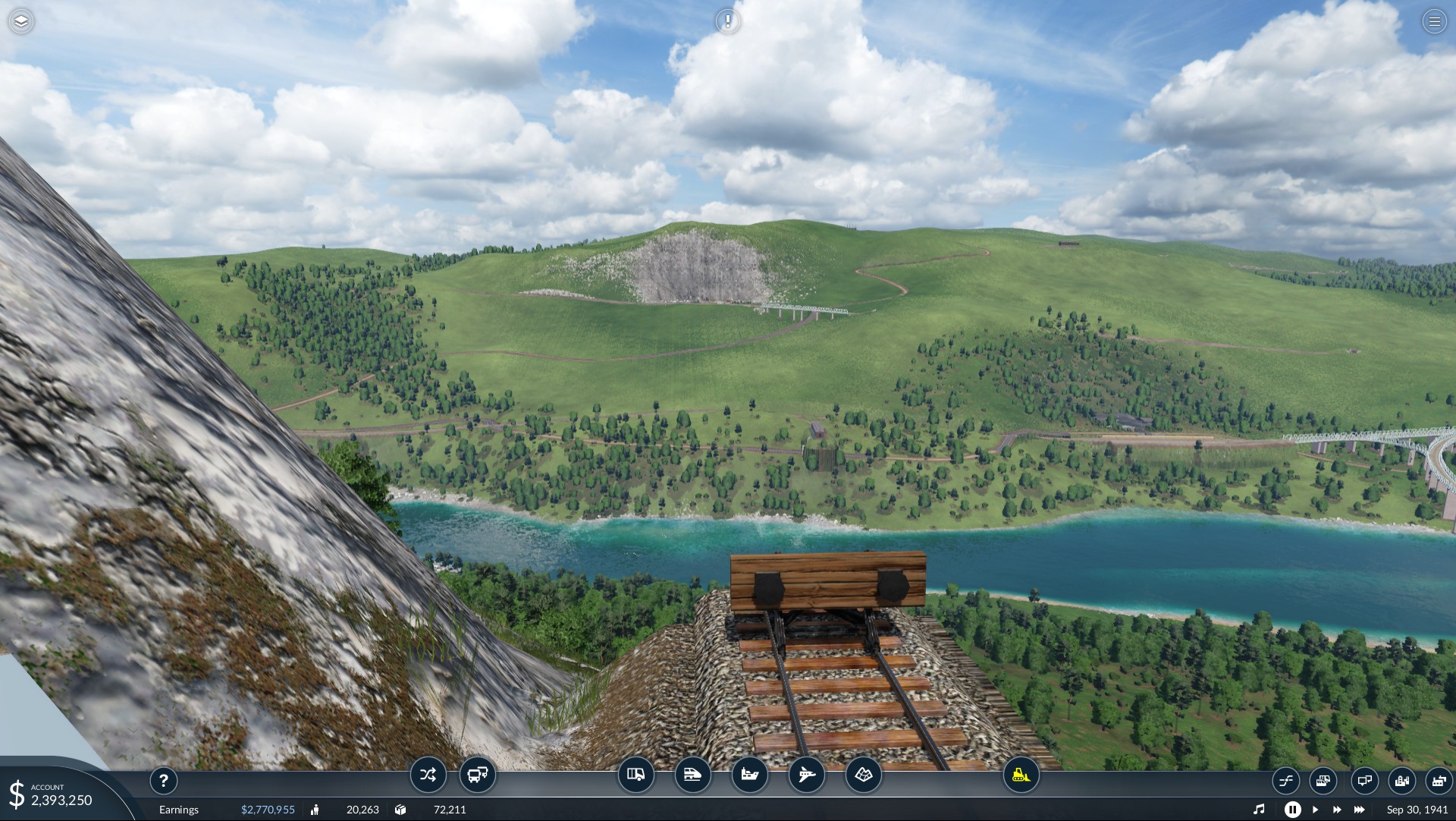Set game speed to triple fast-forward
1456x821 pixels.
(1360, 810)
